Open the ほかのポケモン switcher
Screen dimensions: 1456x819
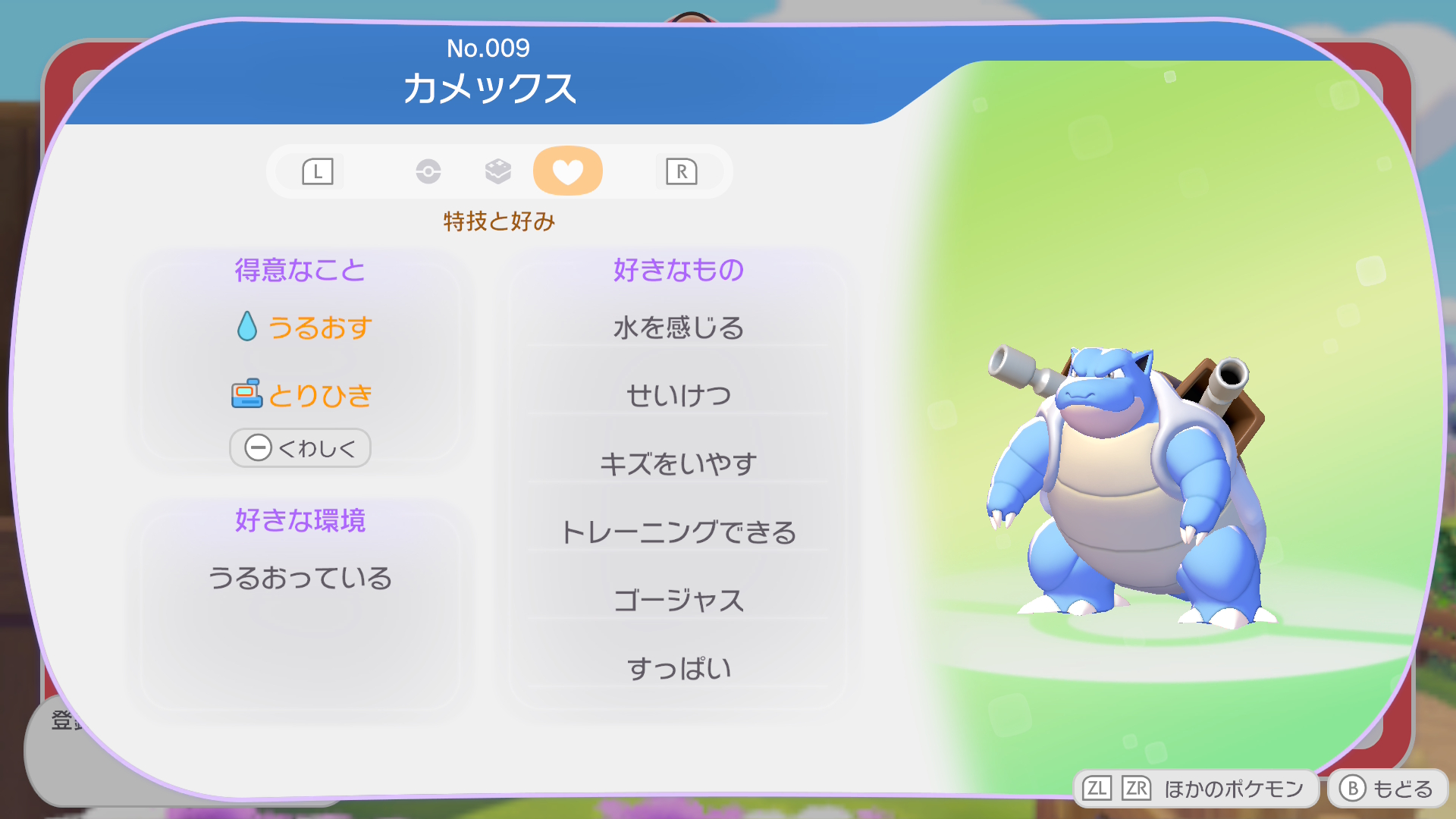pos(1194,789)
